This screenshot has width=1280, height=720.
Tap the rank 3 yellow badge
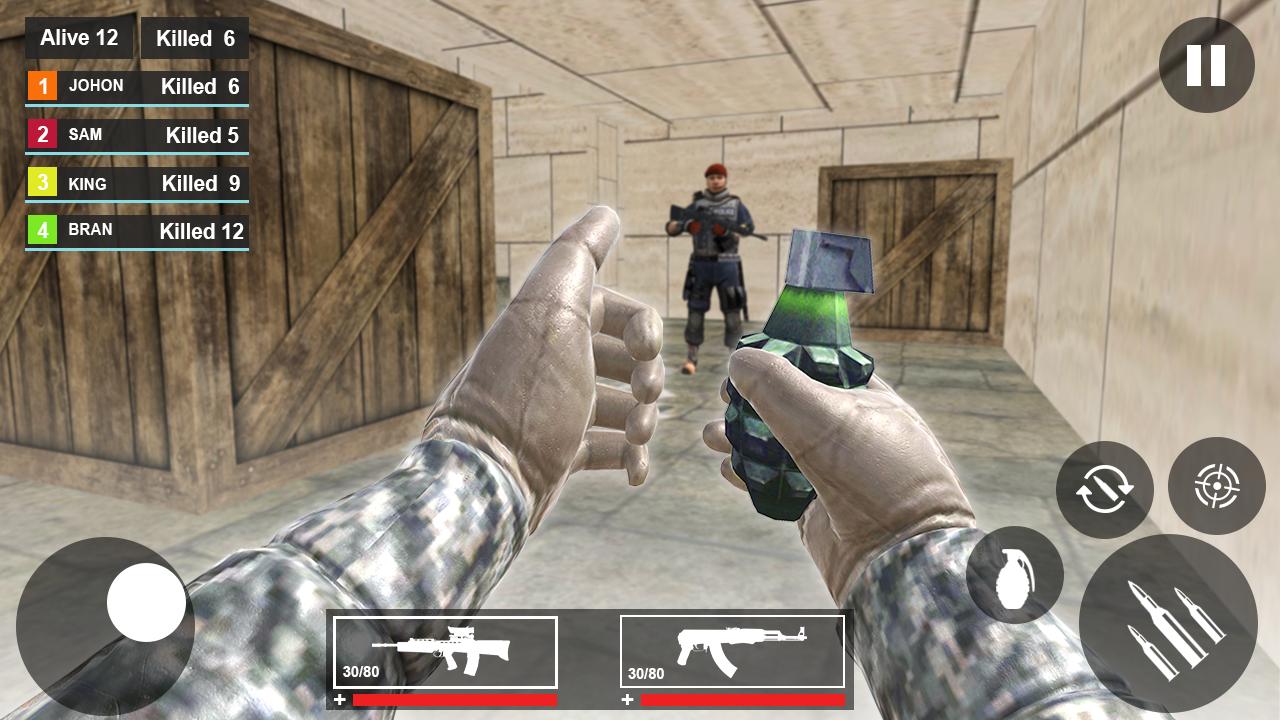coord(43,184)
